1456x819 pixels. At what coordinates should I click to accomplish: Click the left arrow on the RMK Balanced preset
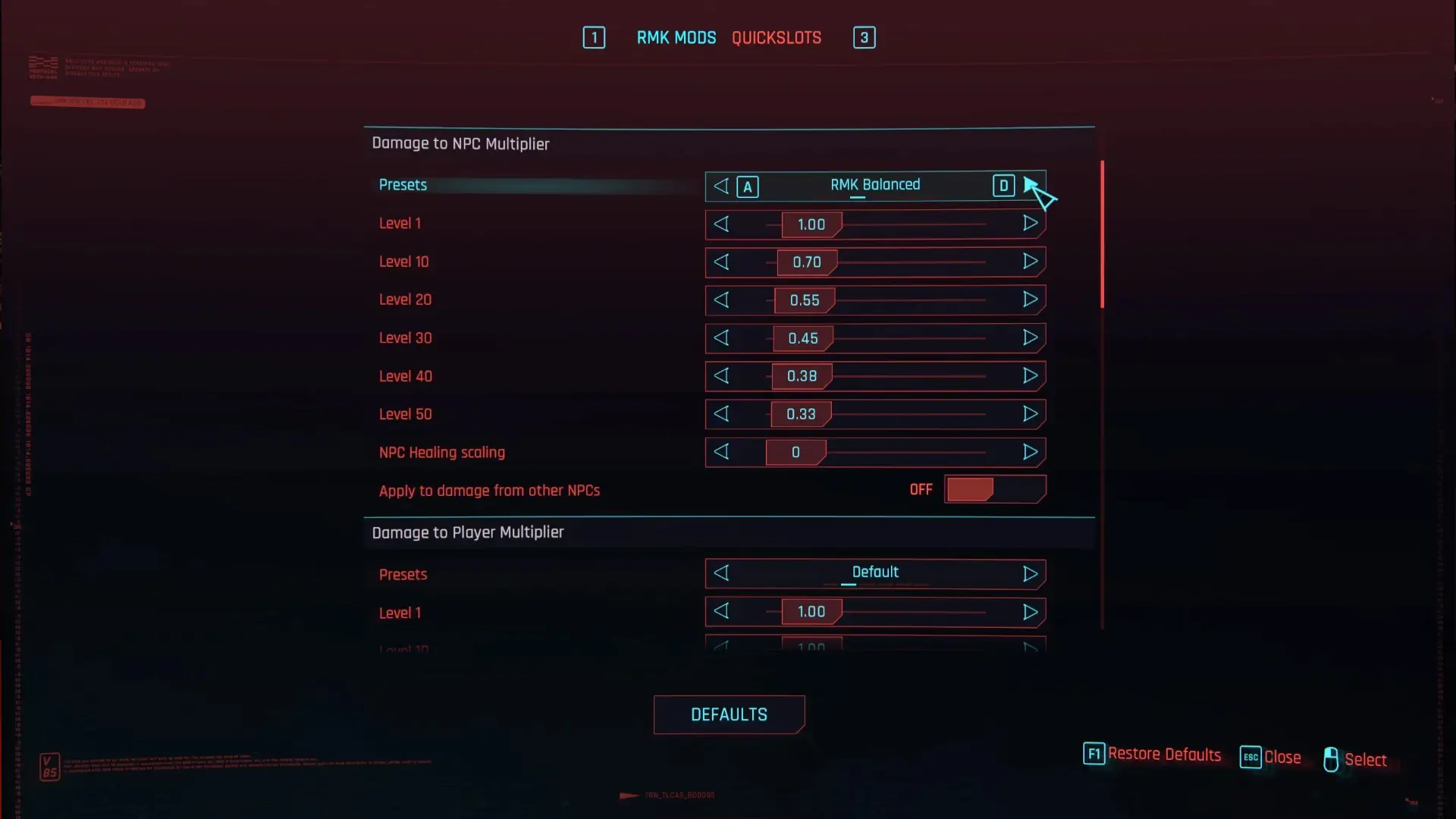point(720,186)
